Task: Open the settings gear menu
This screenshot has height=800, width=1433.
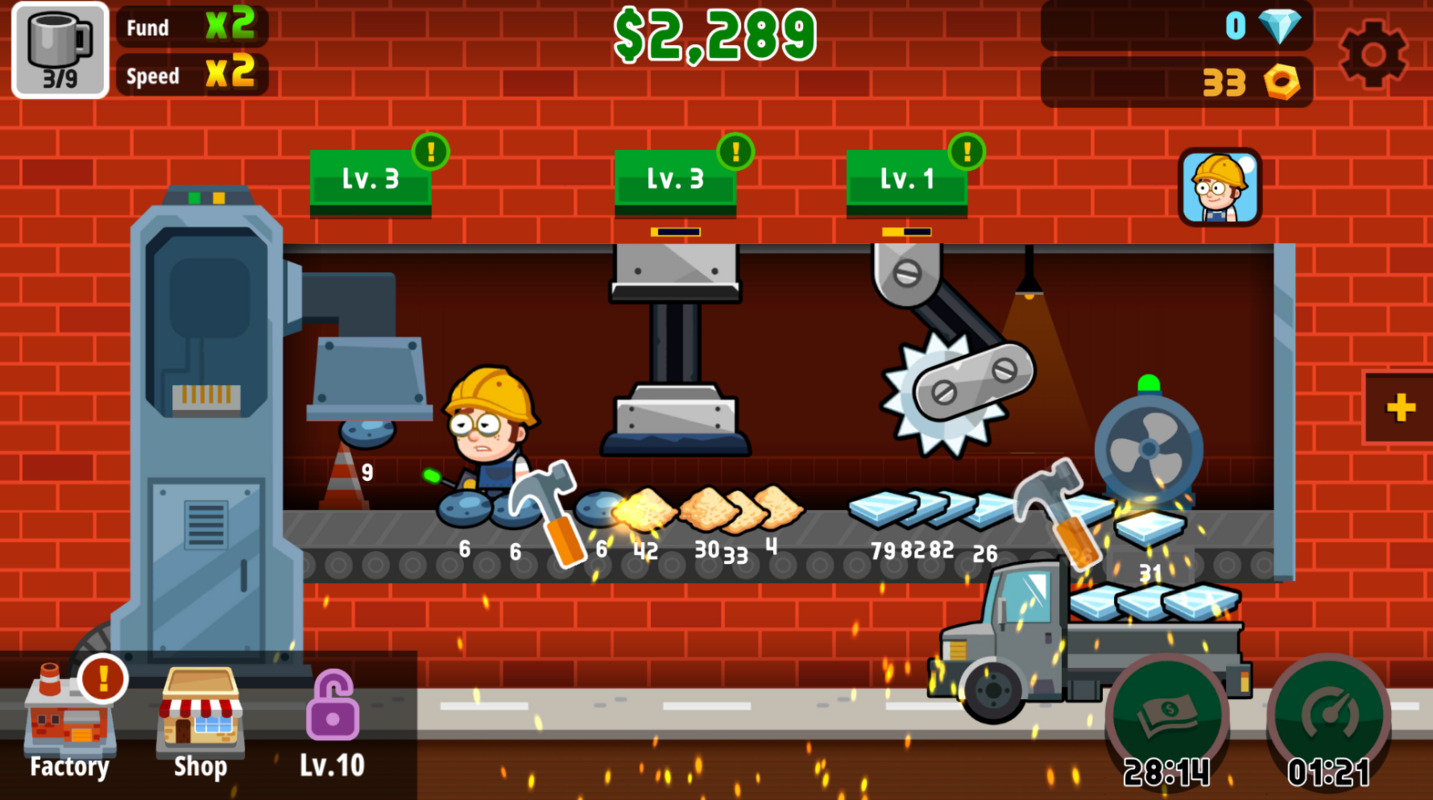Action: pyautogui.click(x=1373, y=53)
